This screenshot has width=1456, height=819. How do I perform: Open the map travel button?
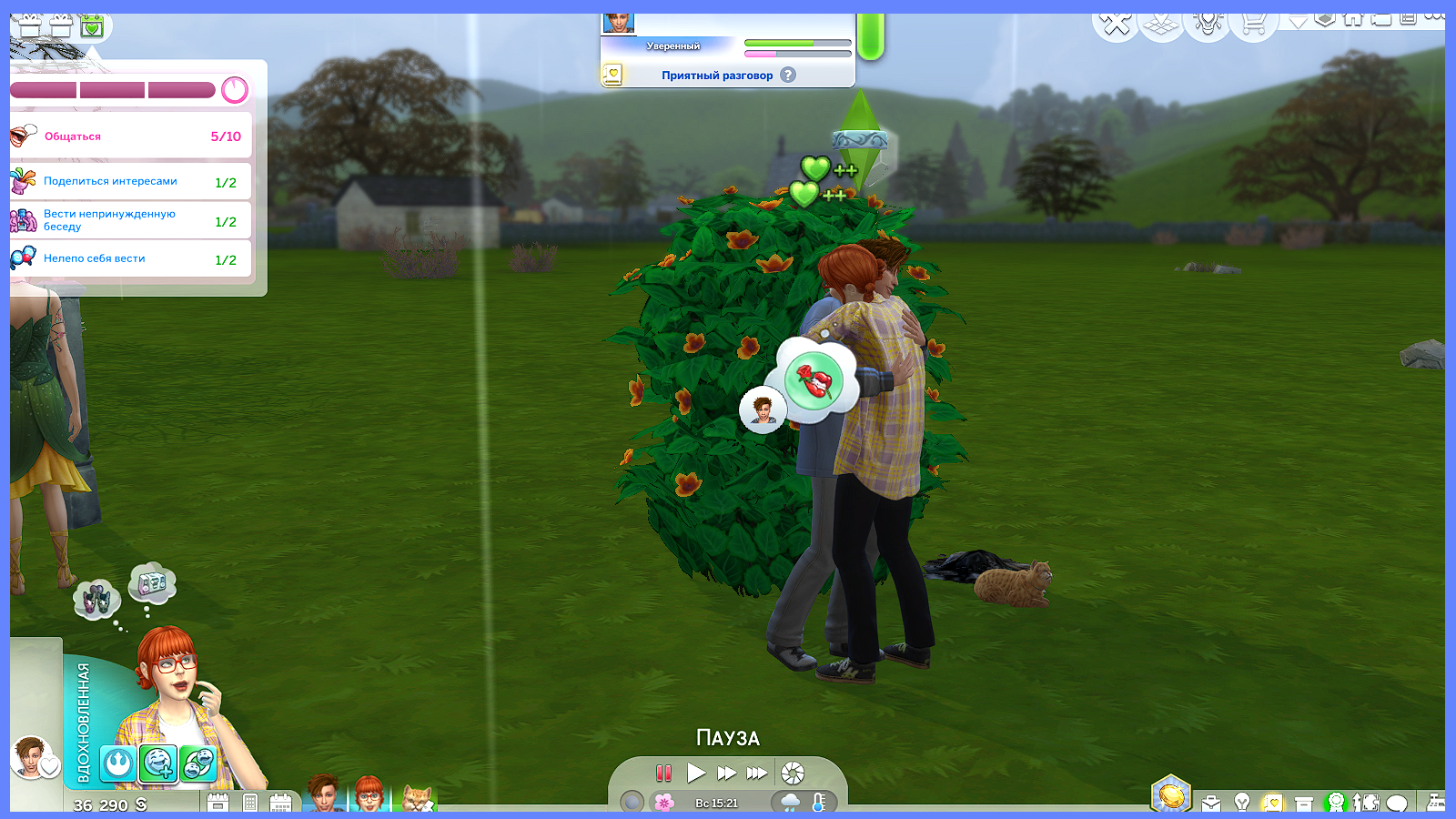click(x=1162, y=25)
